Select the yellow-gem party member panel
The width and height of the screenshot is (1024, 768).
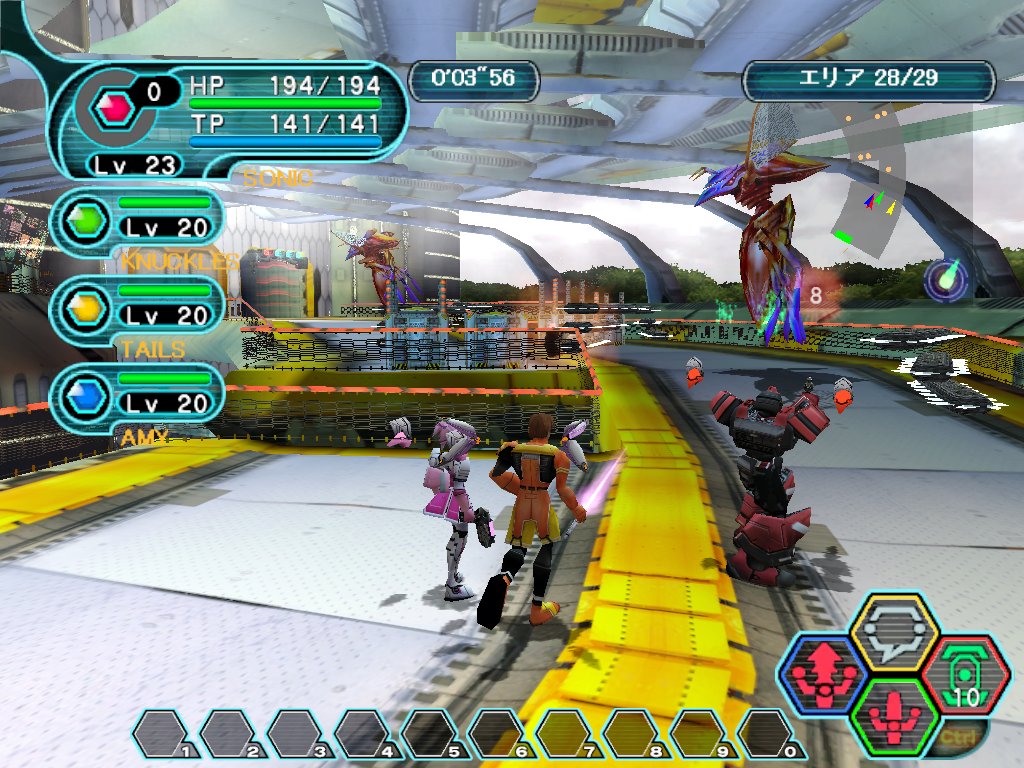(x=136, y=305)
